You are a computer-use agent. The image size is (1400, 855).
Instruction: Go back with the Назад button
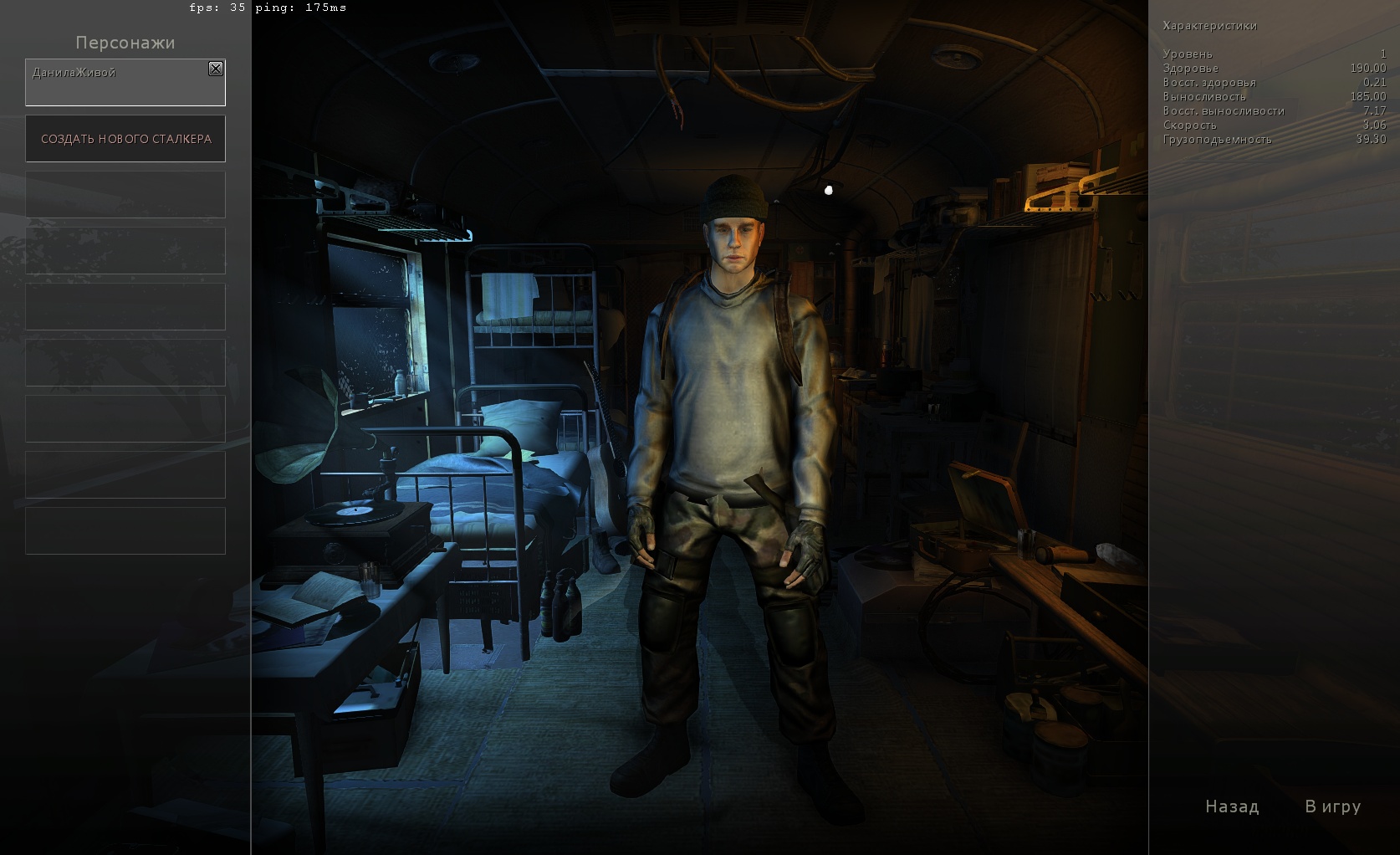[x=1231, y=806]
